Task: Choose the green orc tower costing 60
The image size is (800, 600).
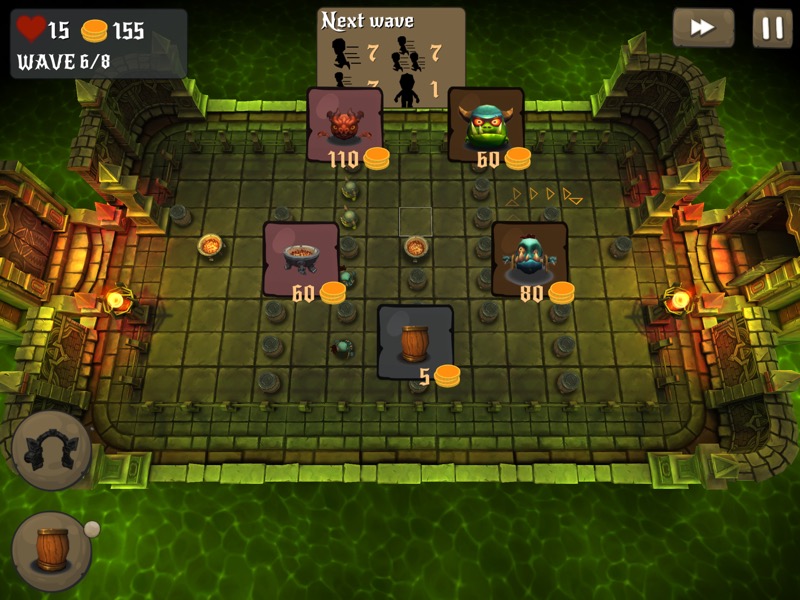Action: coord(486,124)
